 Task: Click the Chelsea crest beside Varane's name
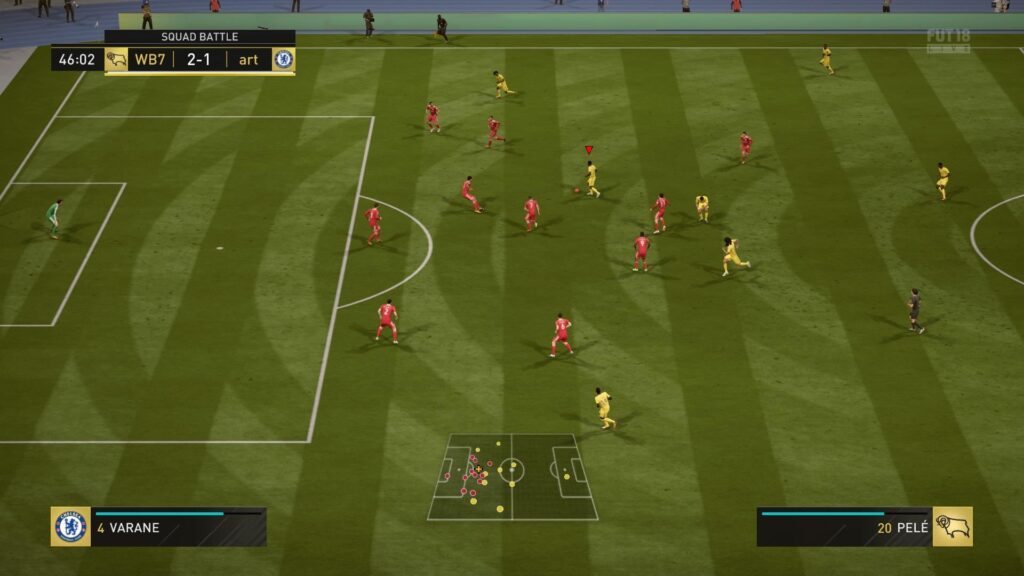pyautogui.click(x=71, y=527)
